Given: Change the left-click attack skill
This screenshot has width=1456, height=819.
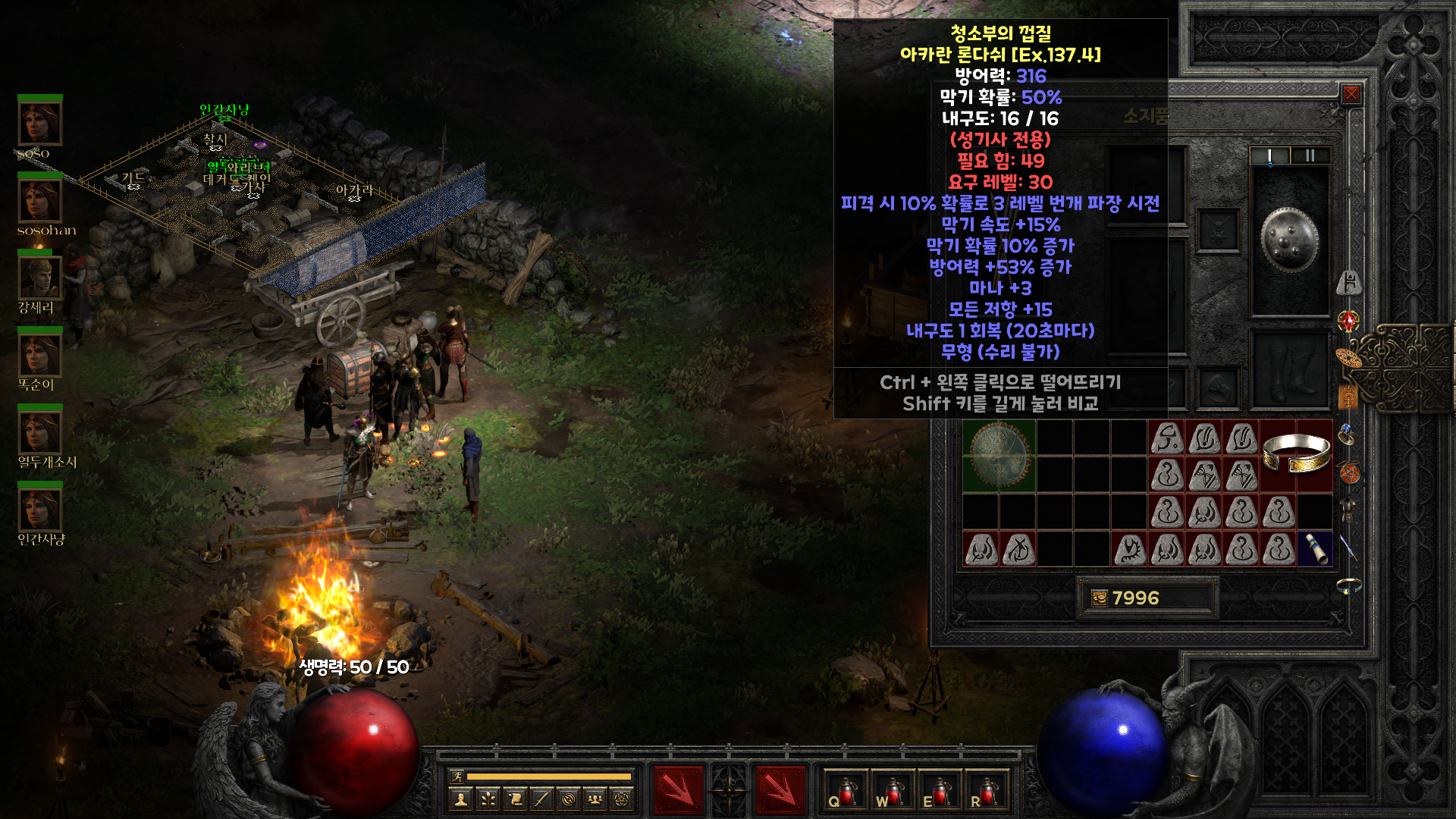Looking at the screenshot, I should 679,790.
